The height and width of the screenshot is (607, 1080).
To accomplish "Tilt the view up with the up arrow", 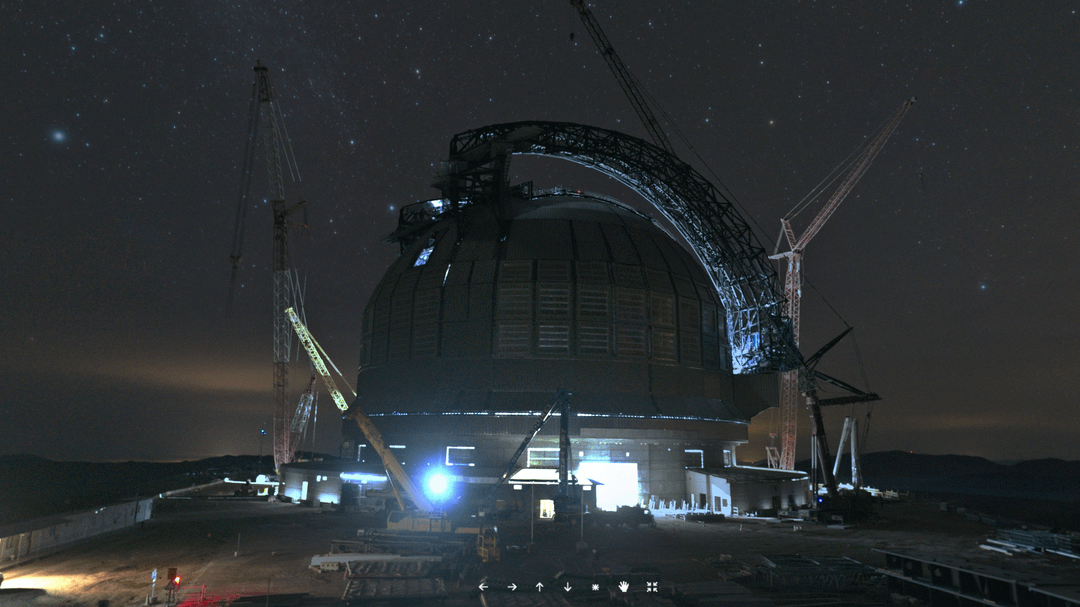I will tap(539, 587).
